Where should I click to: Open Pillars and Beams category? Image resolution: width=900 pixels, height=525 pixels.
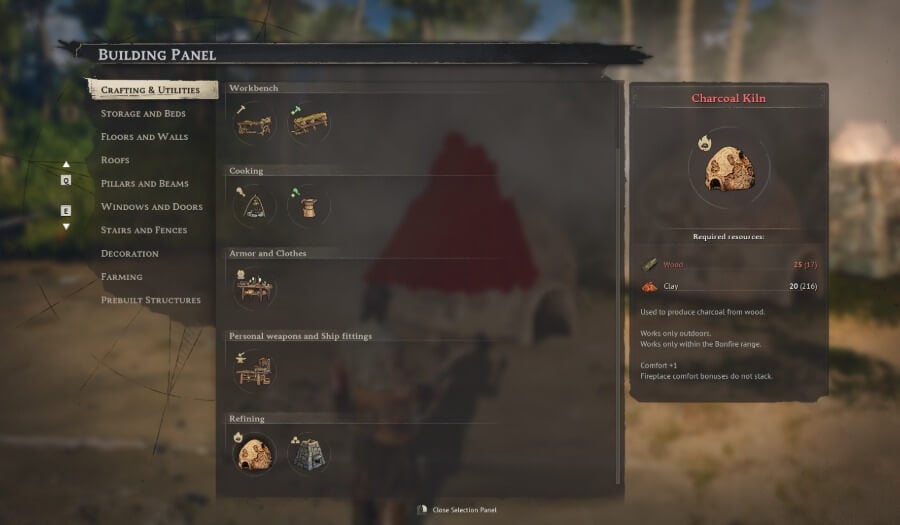[144, 184]
